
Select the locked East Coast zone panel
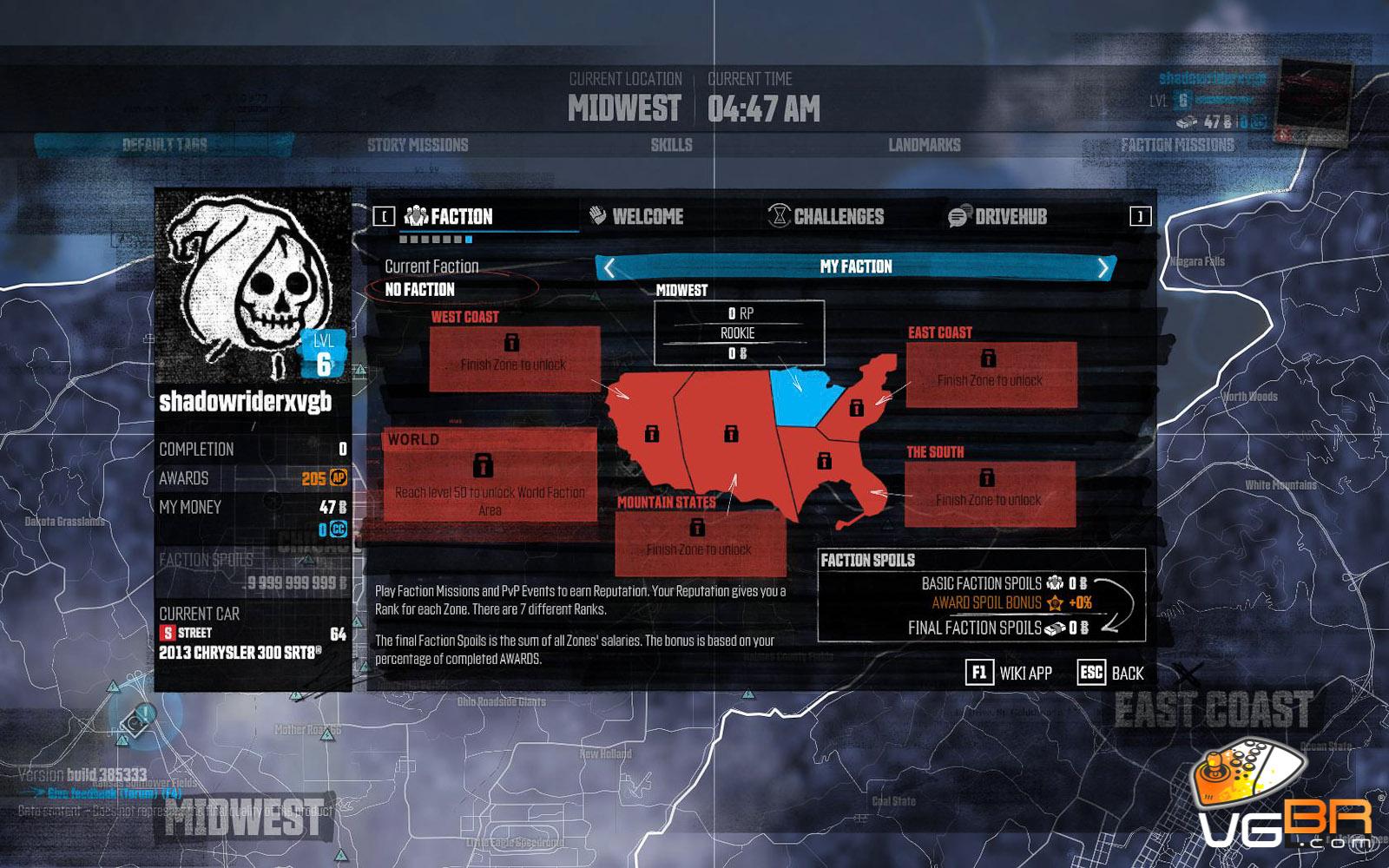pyautogui.click(x=991, y=374)
